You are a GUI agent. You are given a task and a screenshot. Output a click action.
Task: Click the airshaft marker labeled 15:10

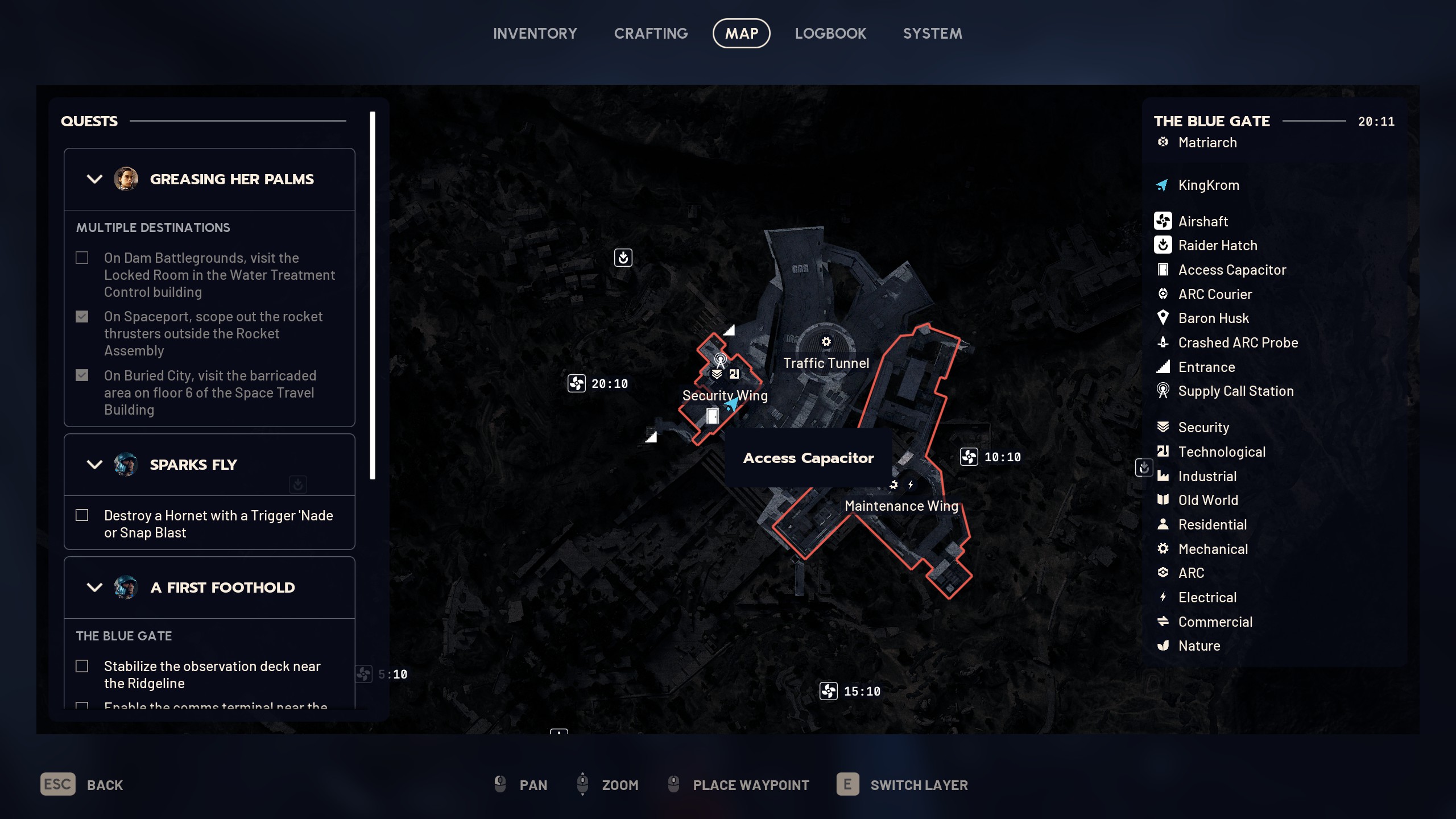(829, 691)
